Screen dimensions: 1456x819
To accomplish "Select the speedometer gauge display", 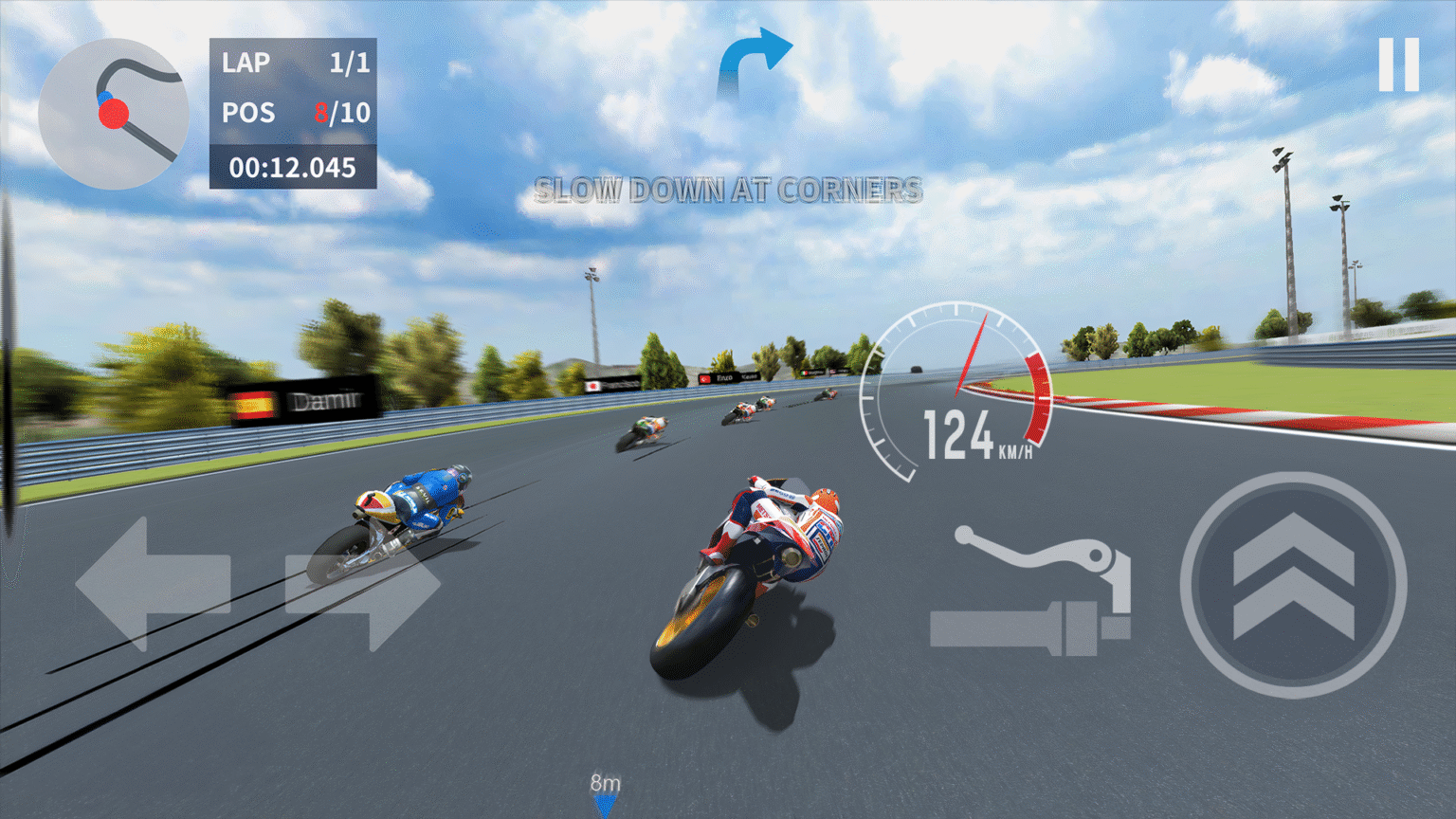I will [955, 389].
